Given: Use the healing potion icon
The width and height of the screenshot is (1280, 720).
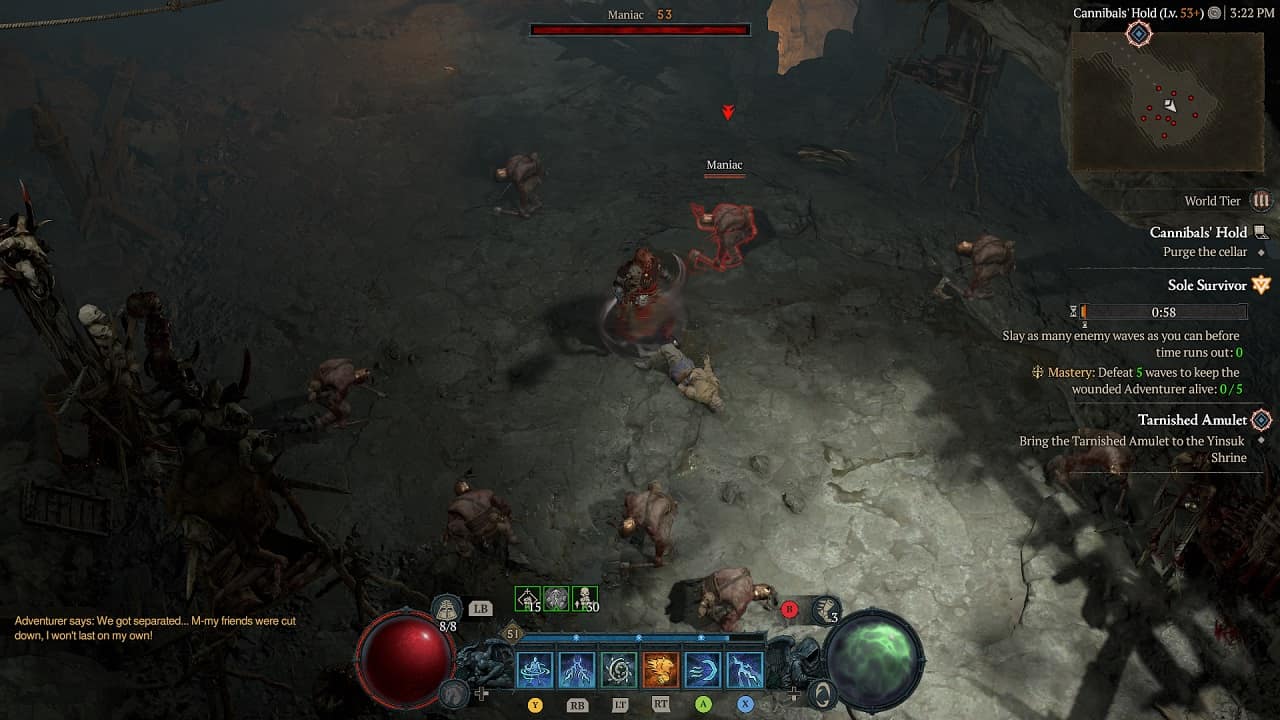Looking at the screenshot, I should coord(447,608).
